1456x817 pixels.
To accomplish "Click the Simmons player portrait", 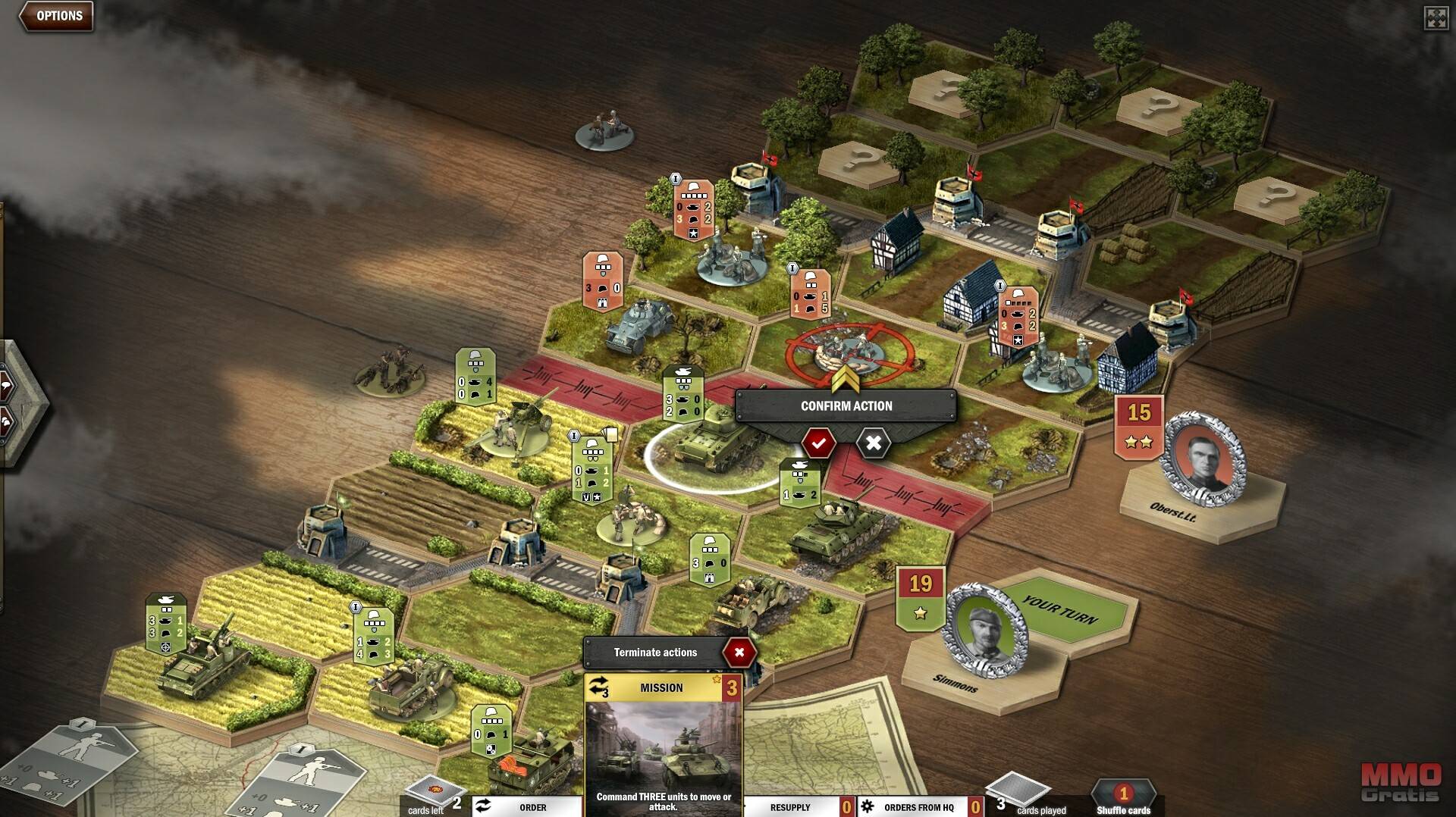I will point(984,630).
